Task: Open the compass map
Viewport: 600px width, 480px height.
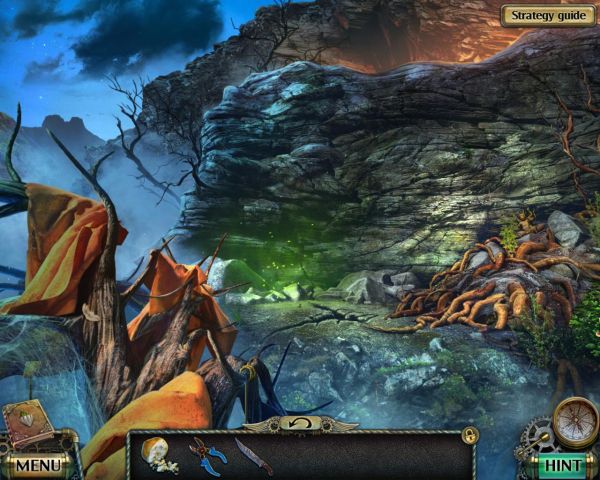Action: pyautogui.click(x=573, y=420)
